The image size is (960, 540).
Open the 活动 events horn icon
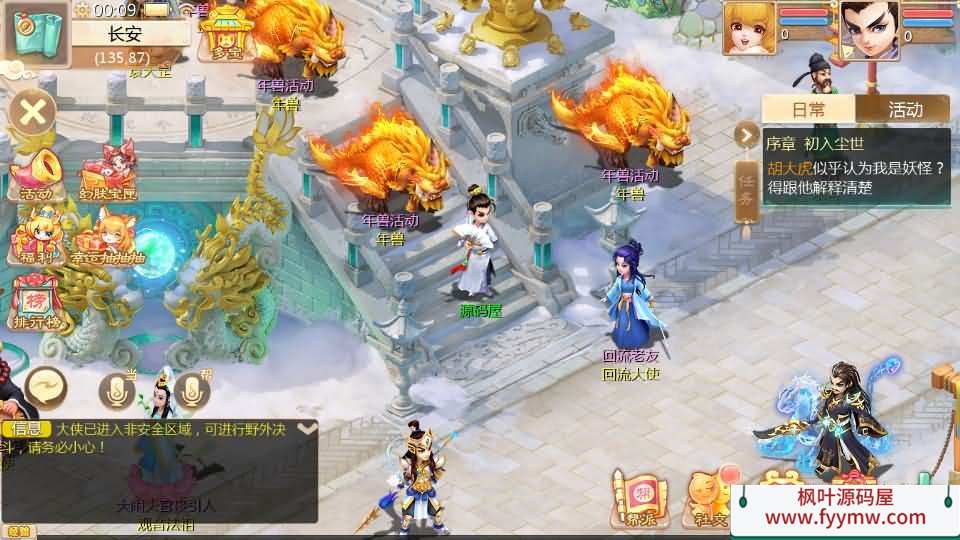pyautogui.click(x=35, y=172)
